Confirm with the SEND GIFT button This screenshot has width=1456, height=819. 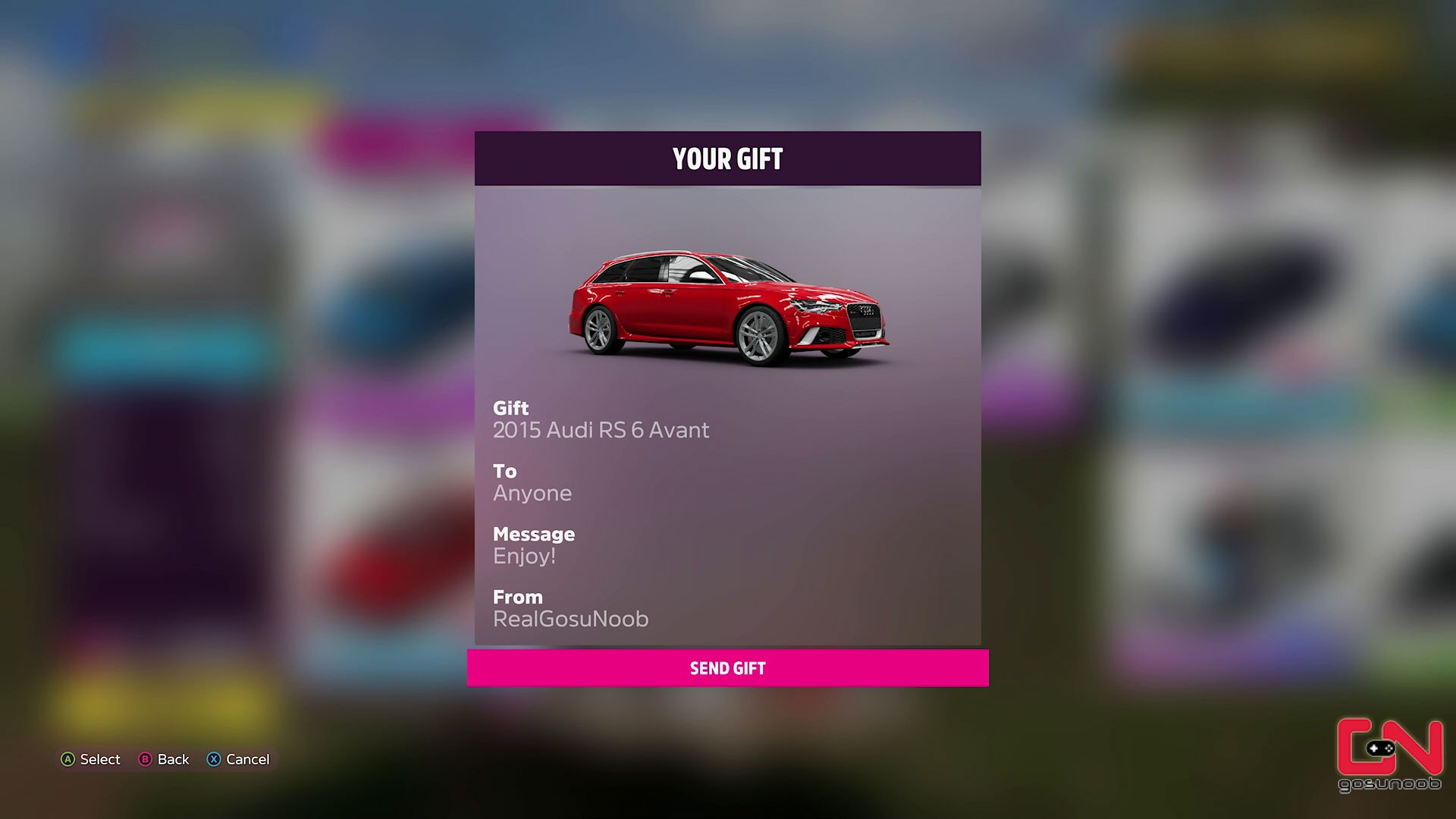click(727, 668)
